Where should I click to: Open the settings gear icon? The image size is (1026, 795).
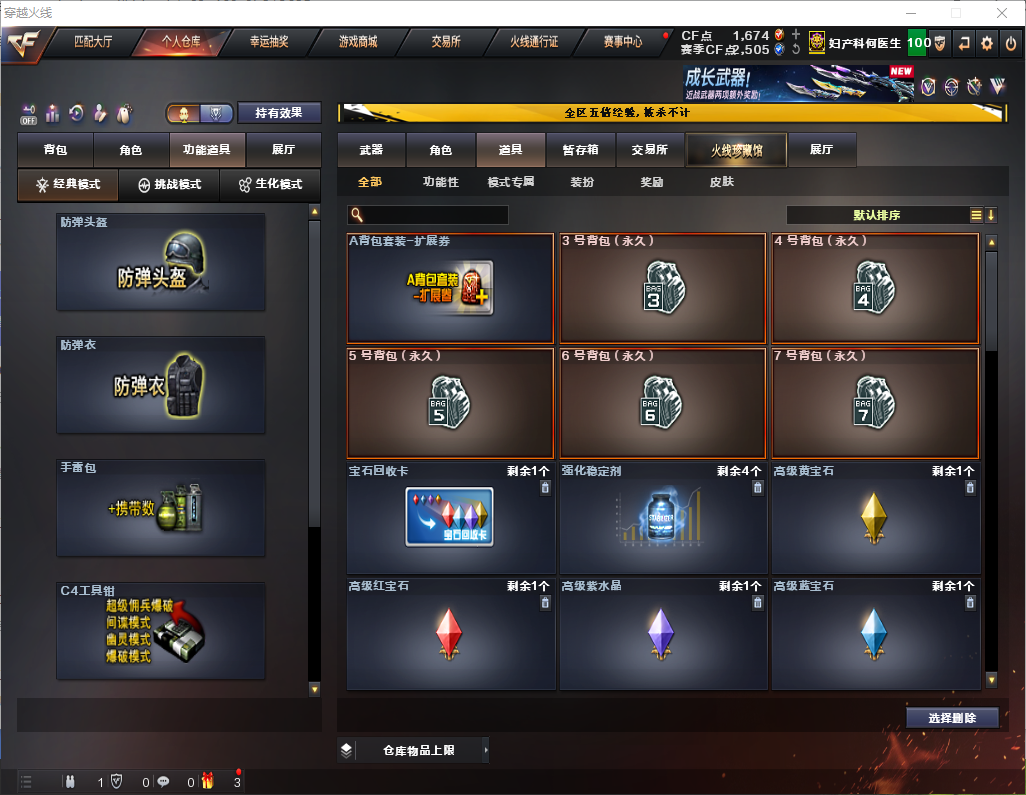point(987,43)
